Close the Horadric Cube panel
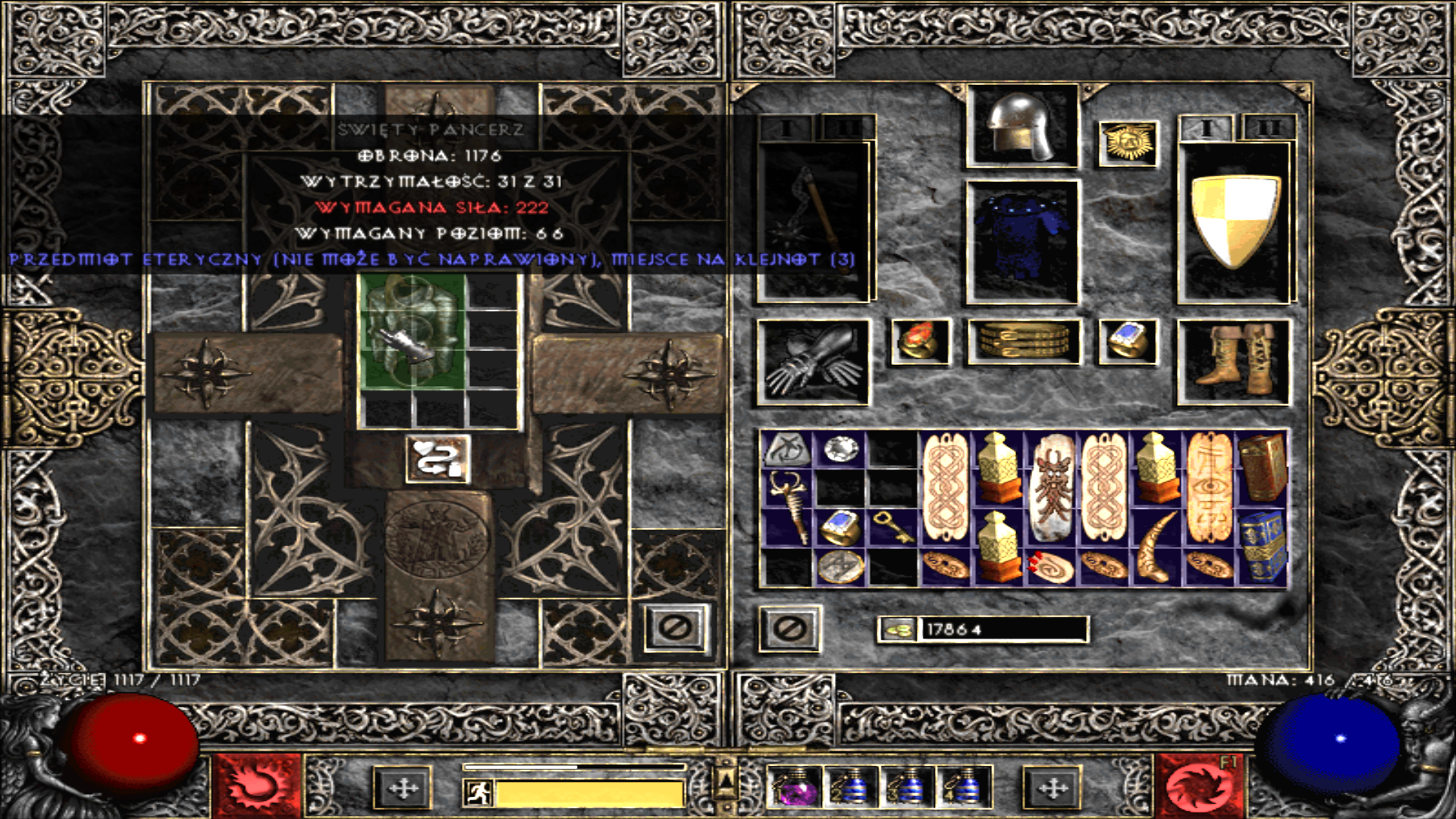This screenshot has width=1456, height=819. (x=676, y=628)
